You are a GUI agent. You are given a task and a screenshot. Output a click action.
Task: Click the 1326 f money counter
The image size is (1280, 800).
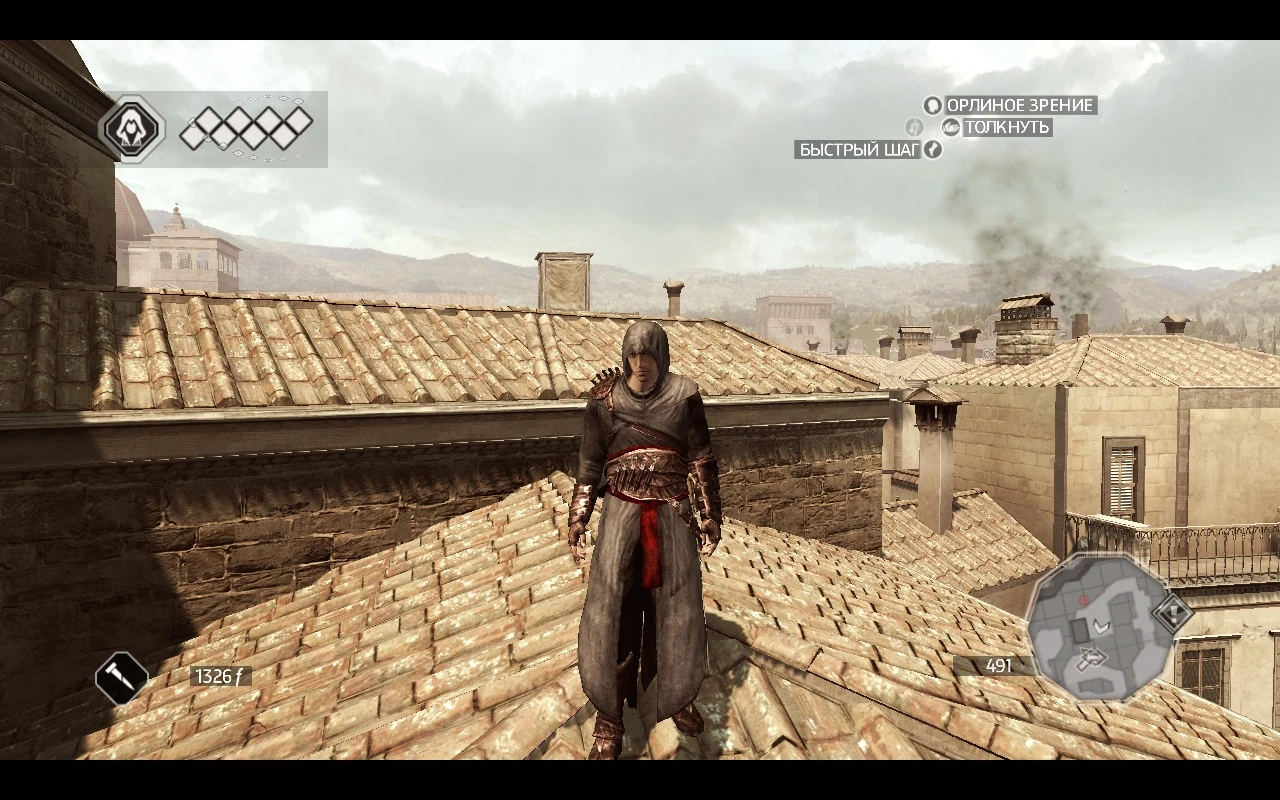[x=222, y=674]
